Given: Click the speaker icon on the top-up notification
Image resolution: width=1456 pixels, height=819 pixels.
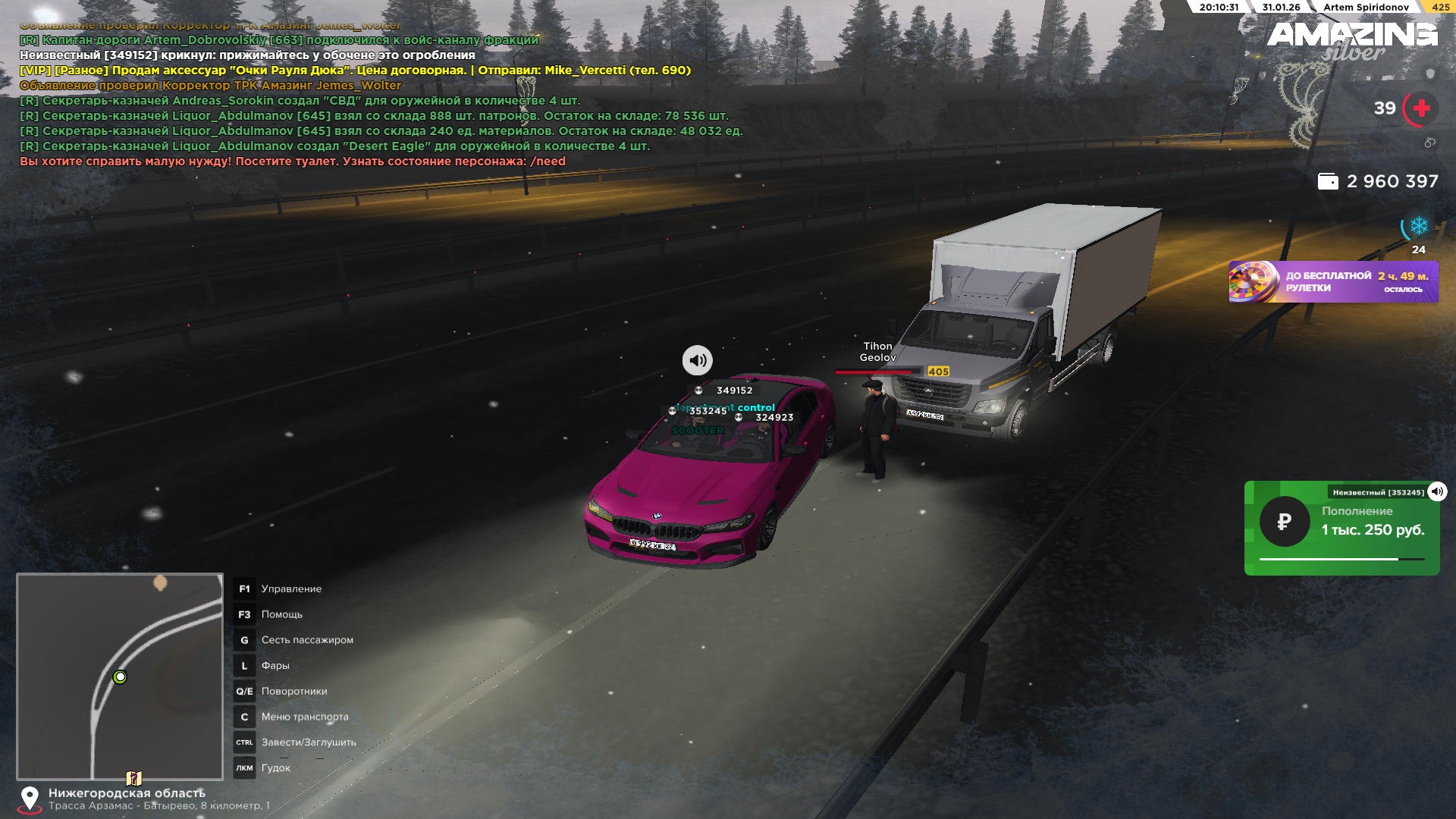Looking at the screenshot, I should point(1437,491).
